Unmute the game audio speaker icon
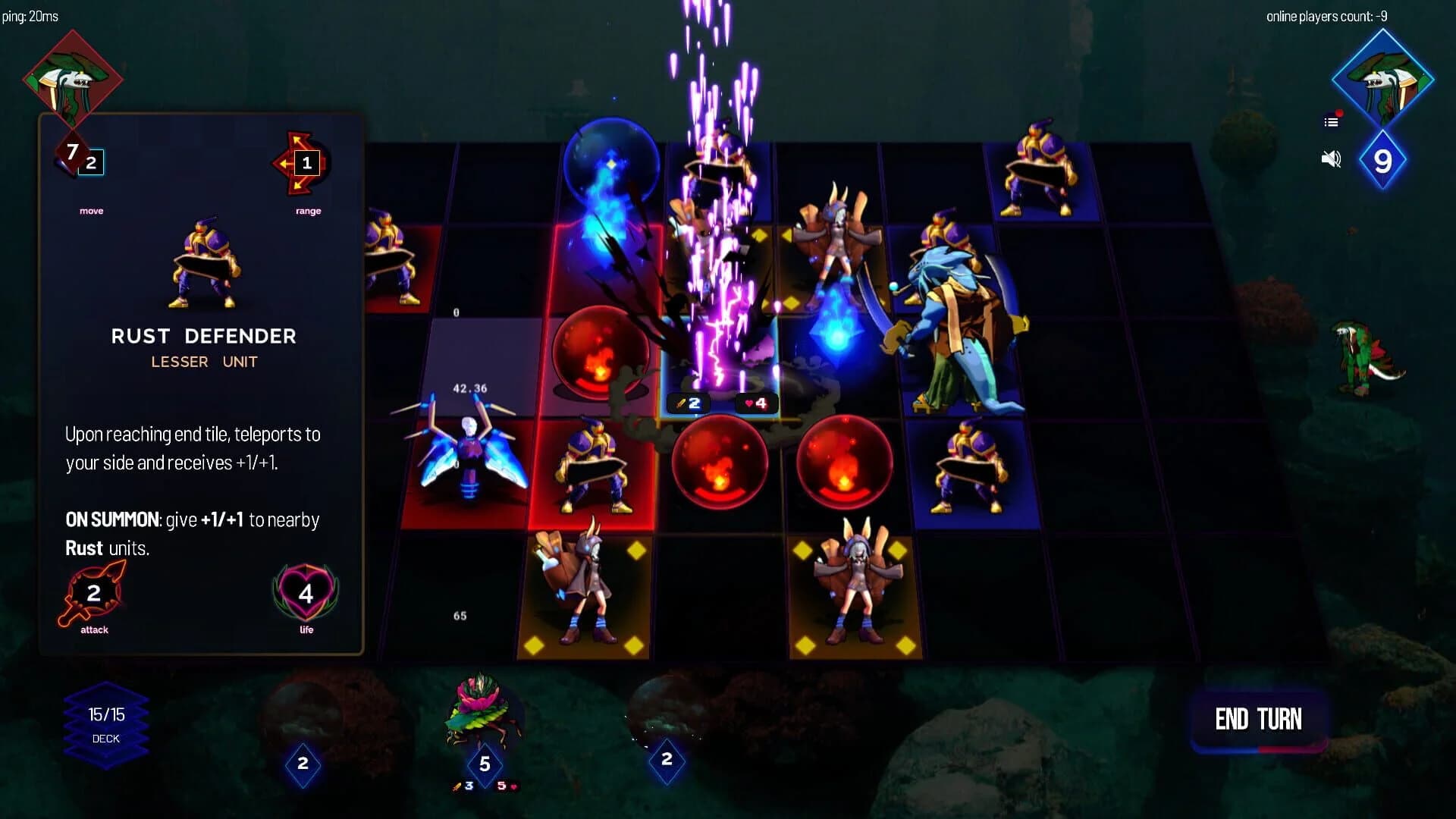This screenshot has height=819, width=1456. [1331, 159]
